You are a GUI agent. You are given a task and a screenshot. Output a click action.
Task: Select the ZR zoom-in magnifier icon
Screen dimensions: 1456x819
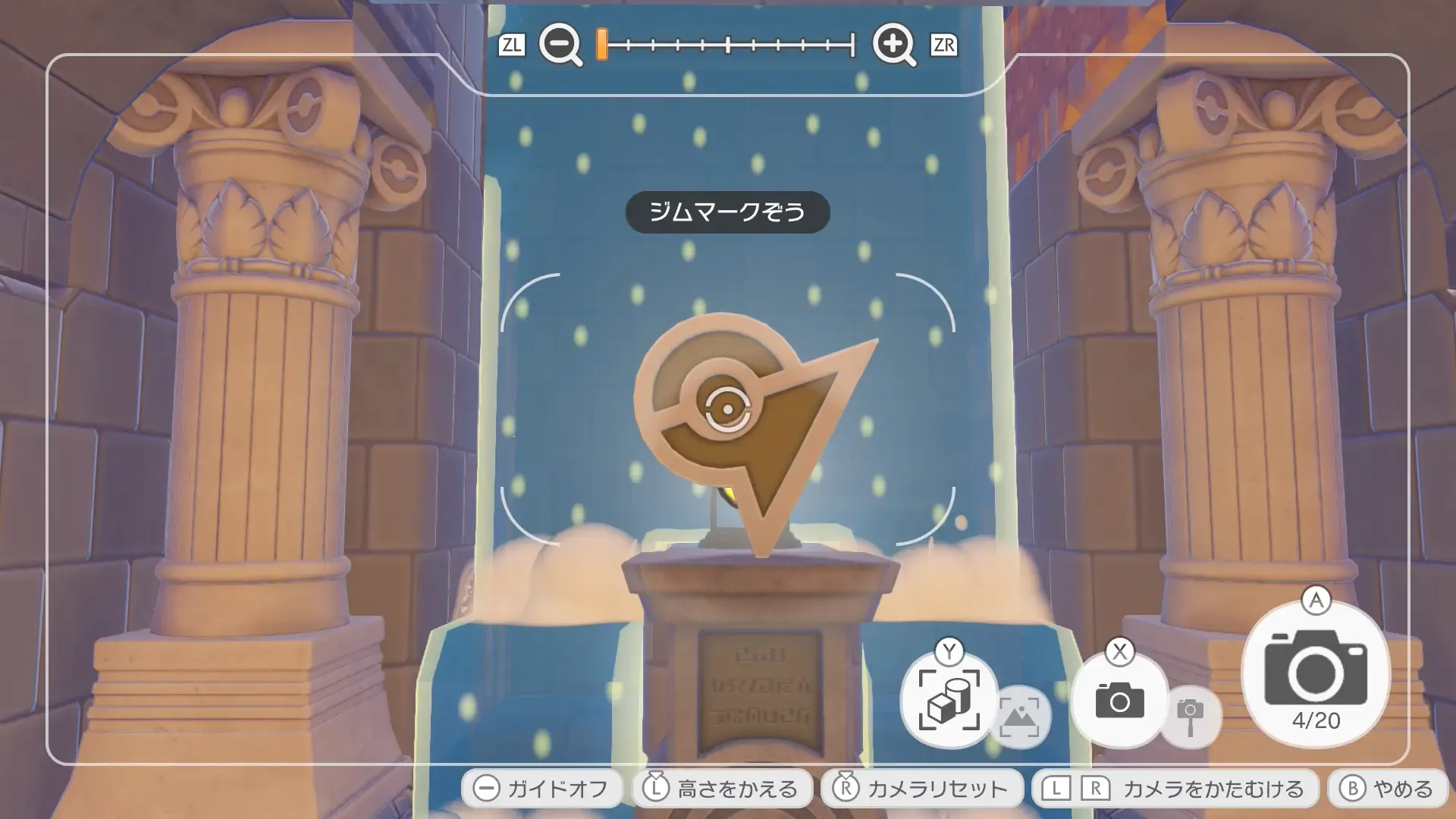click(x=893, y=44)
